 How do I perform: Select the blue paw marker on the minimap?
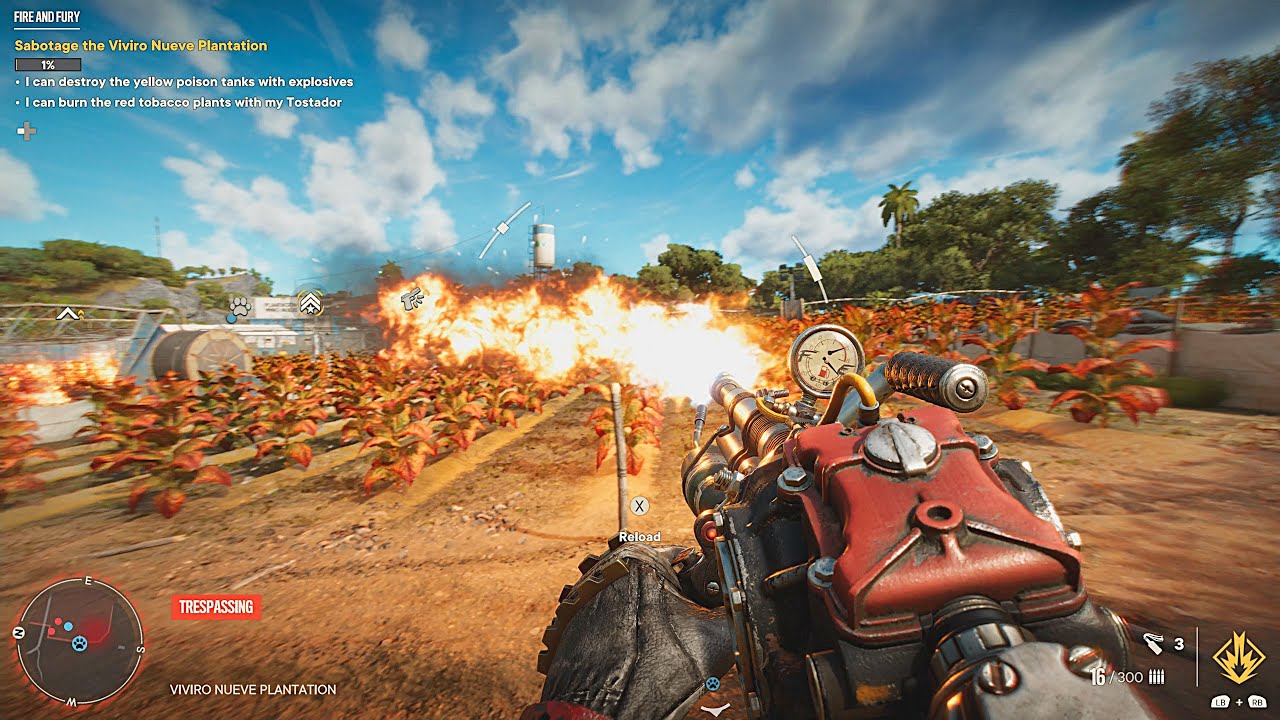pos(80,642)
